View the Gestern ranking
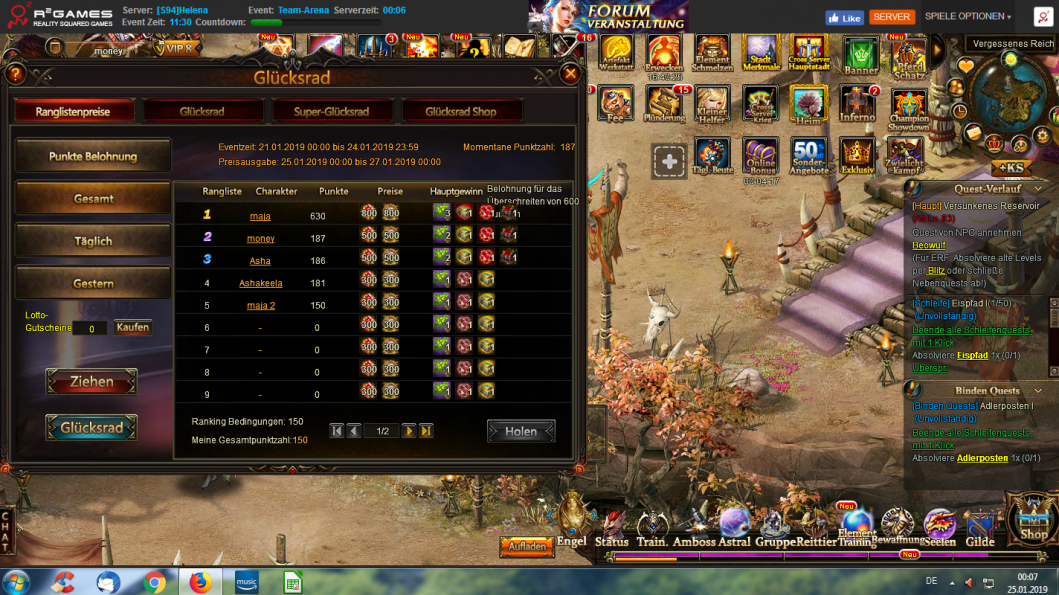This screenshot has height=595, width=1059. [x=93, y=284]
